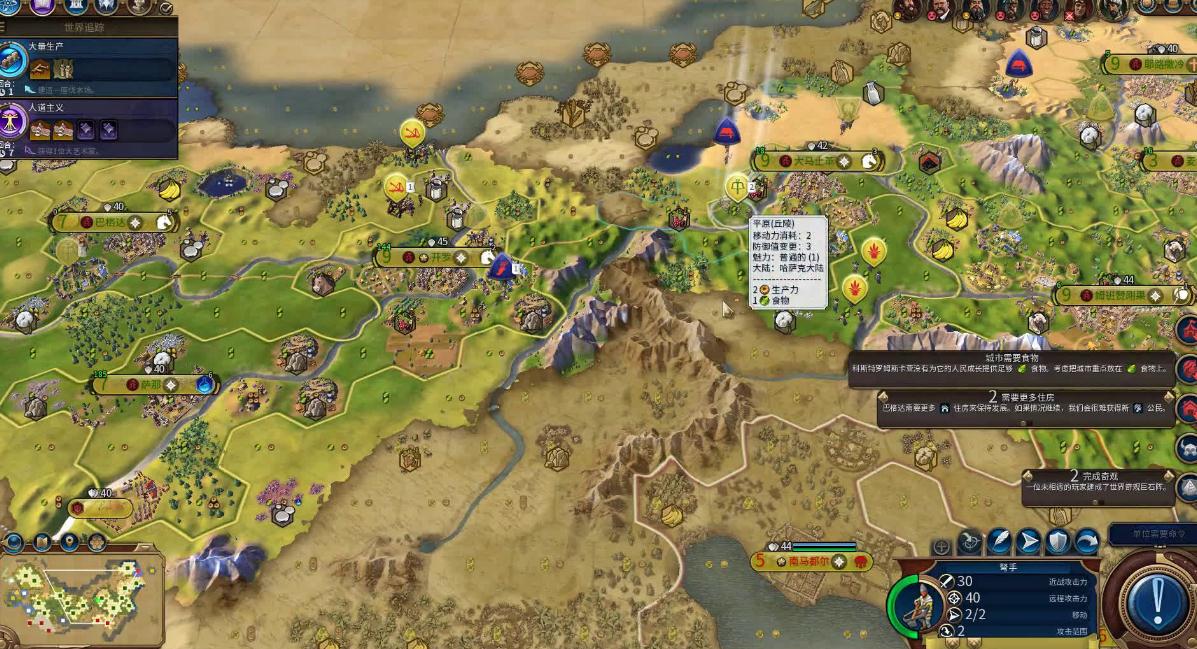
Task: Choose the move-to arrow action
Action: 1029,543
